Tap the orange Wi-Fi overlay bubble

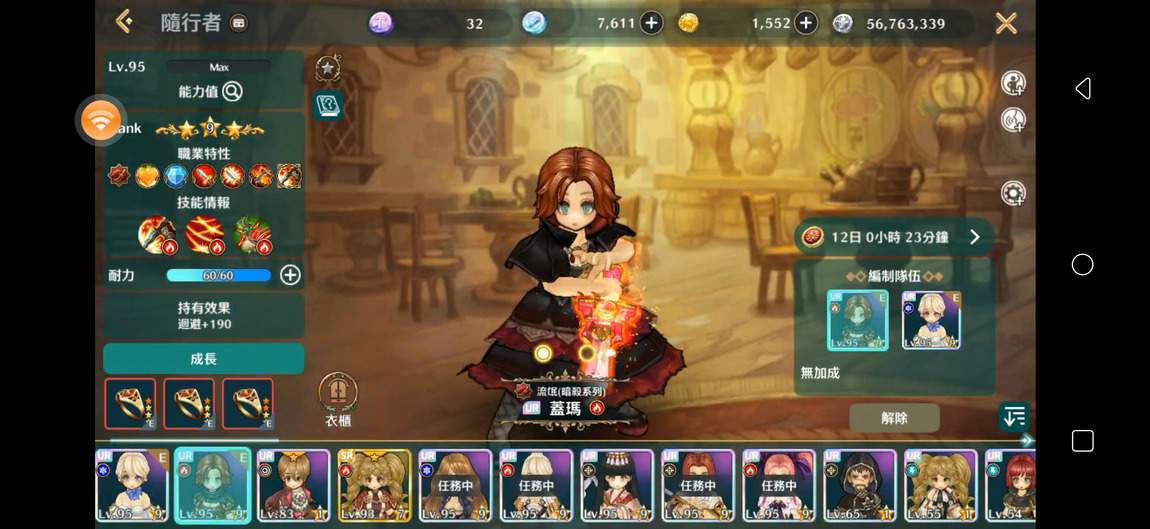(x=101, y=121)
